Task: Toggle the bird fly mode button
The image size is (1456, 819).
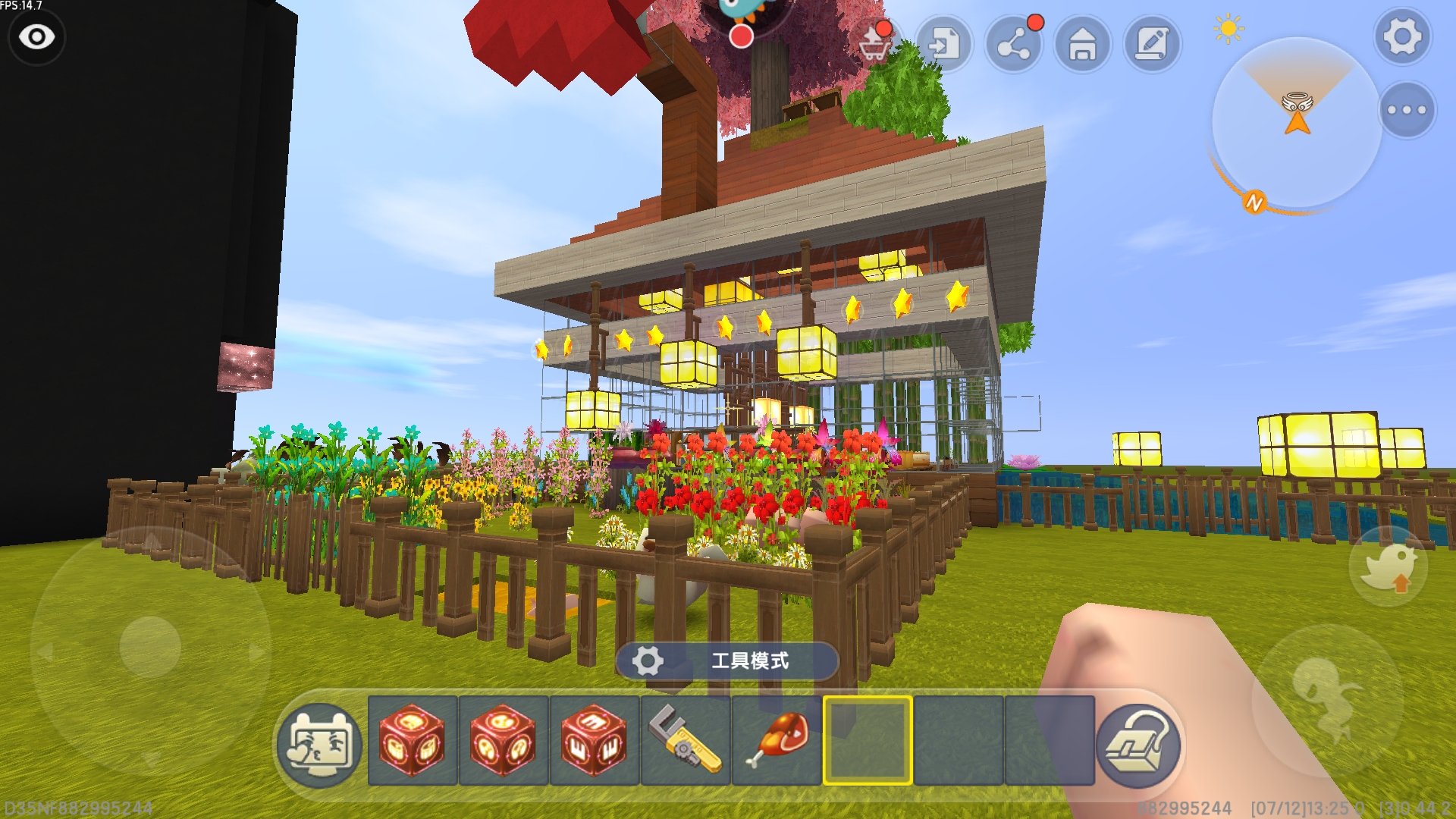Action: (x=1388, y=567)
